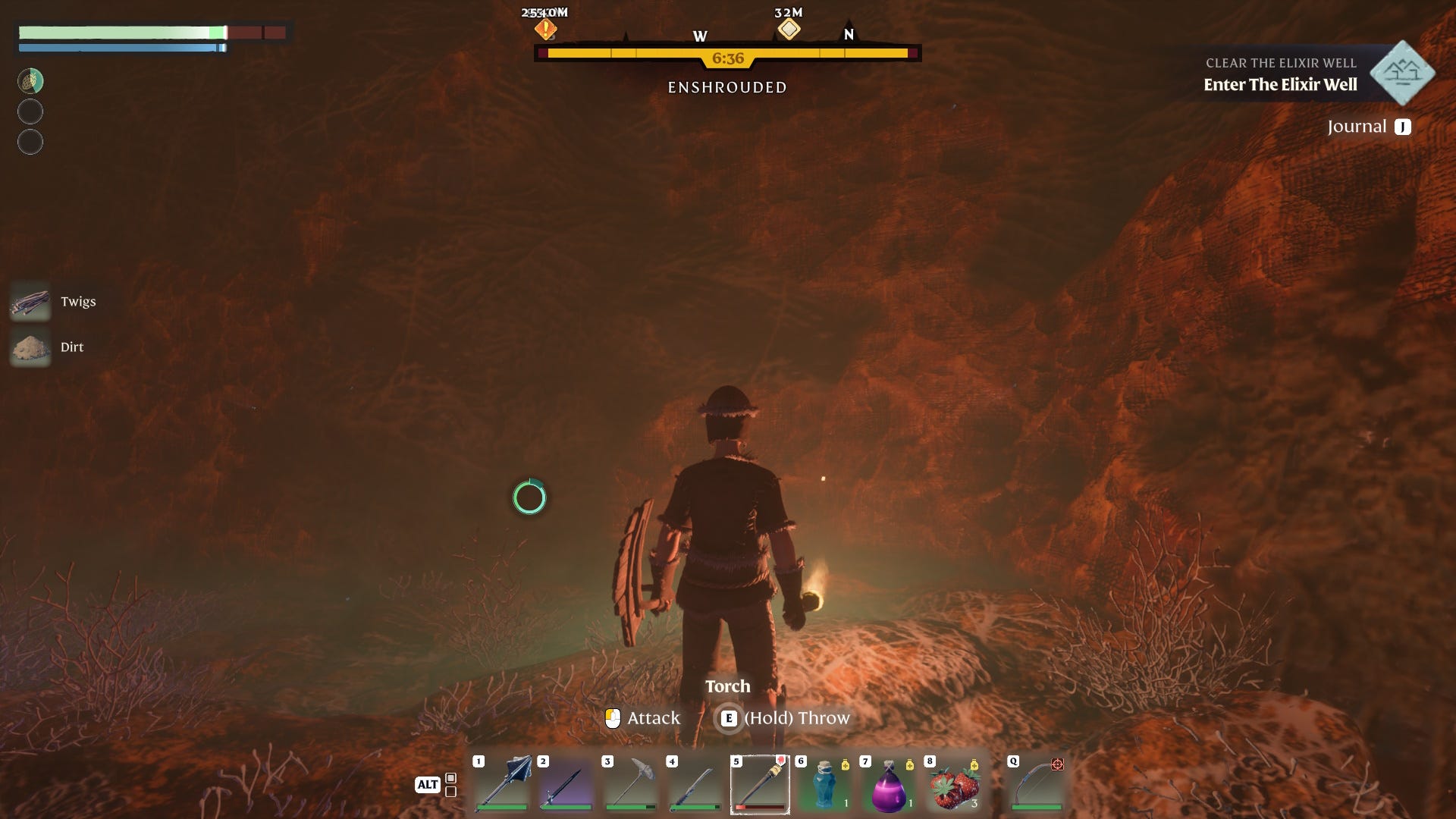Screen dimensions: 1456x819
Task: Toggle the ALT hotbar switch
Action: (x=427, y=786)
